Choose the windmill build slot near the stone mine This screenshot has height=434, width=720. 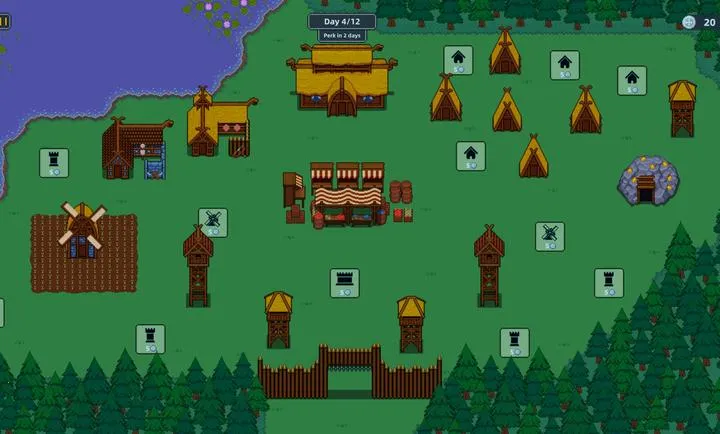(549, 236)
